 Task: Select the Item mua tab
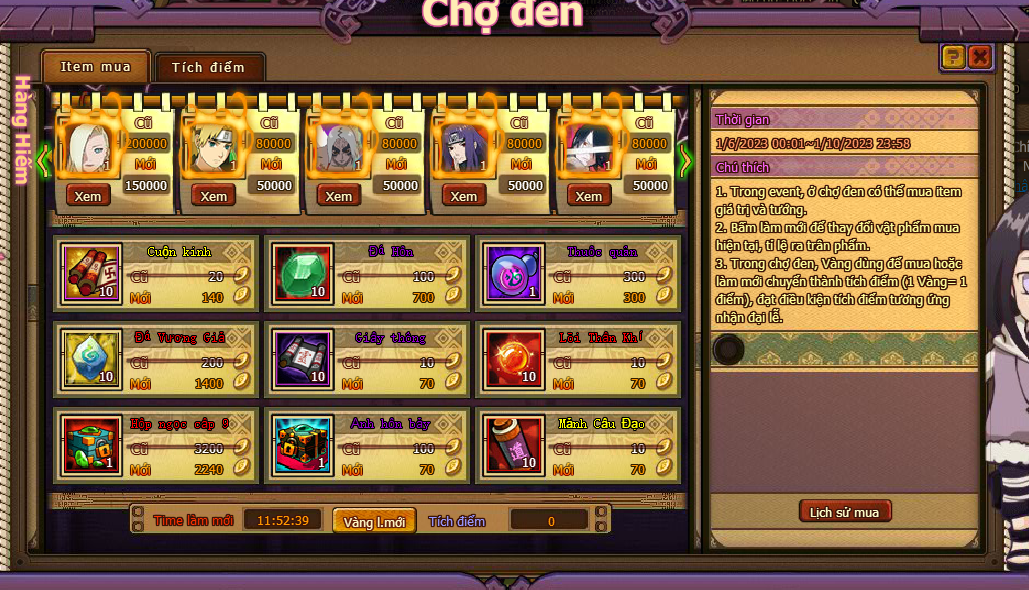tap(95, 67)
